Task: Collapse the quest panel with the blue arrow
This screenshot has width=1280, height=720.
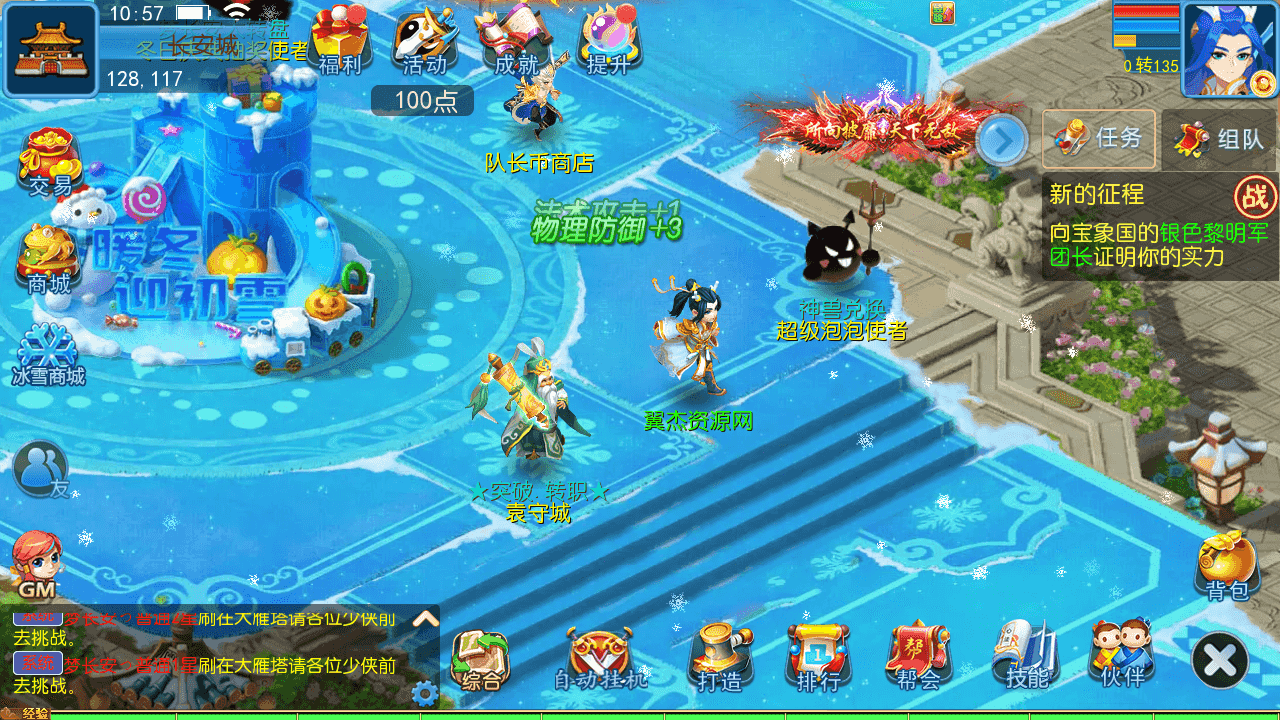Action: pos(1001,140)
